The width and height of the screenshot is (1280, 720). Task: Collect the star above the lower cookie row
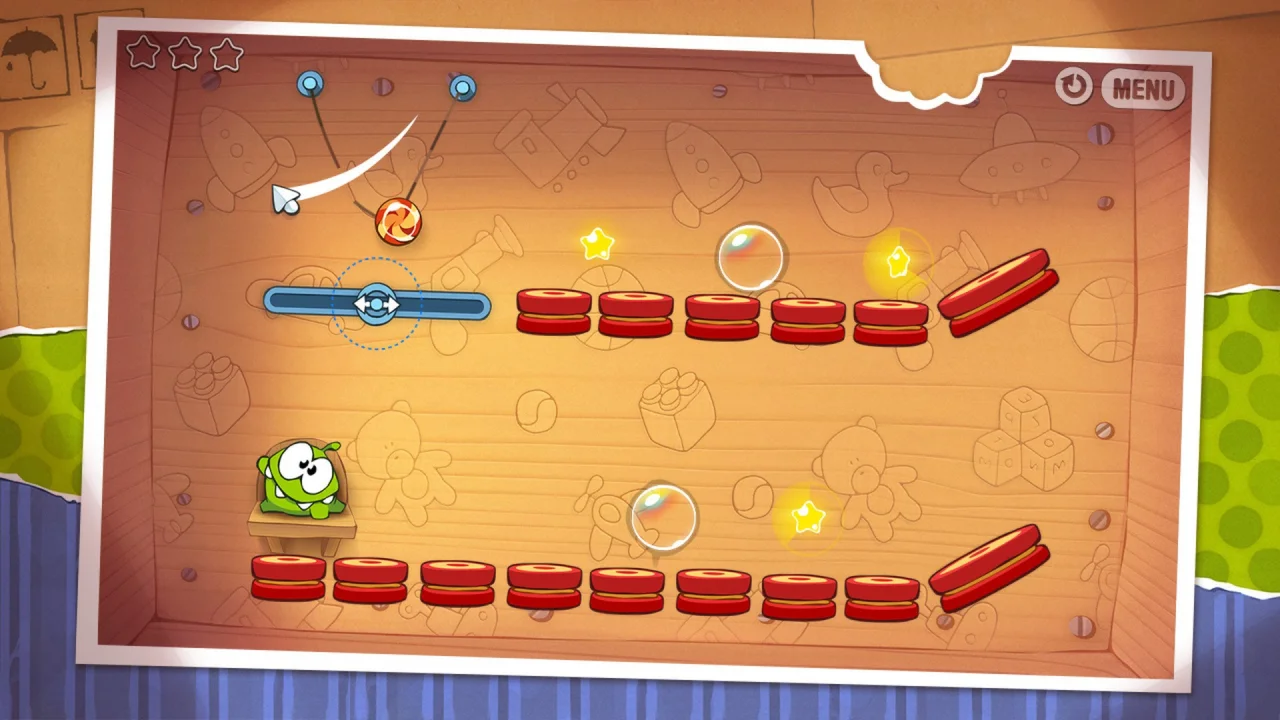point(810,517)
